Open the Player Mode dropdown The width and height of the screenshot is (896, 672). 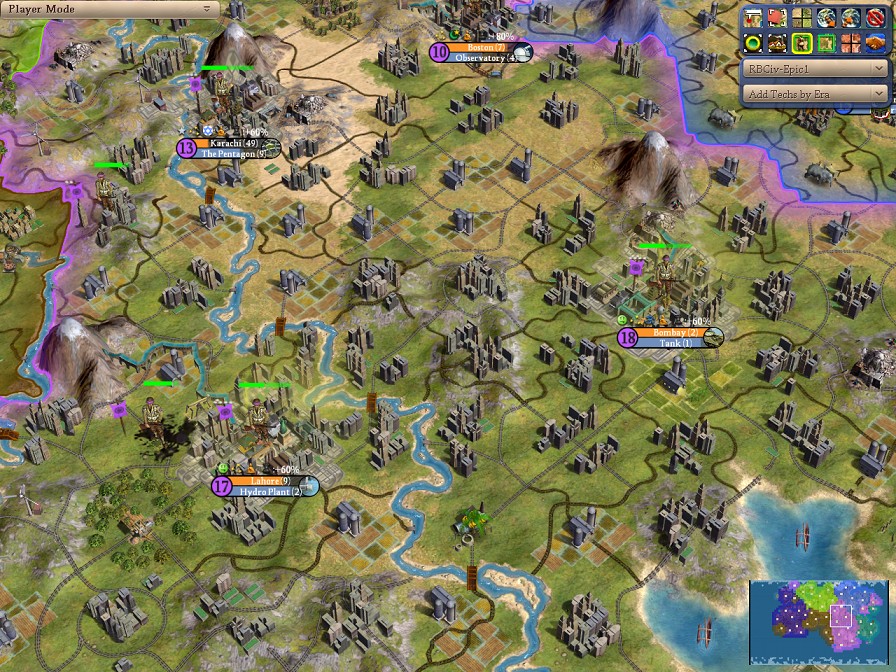click(x=110, y=8)
